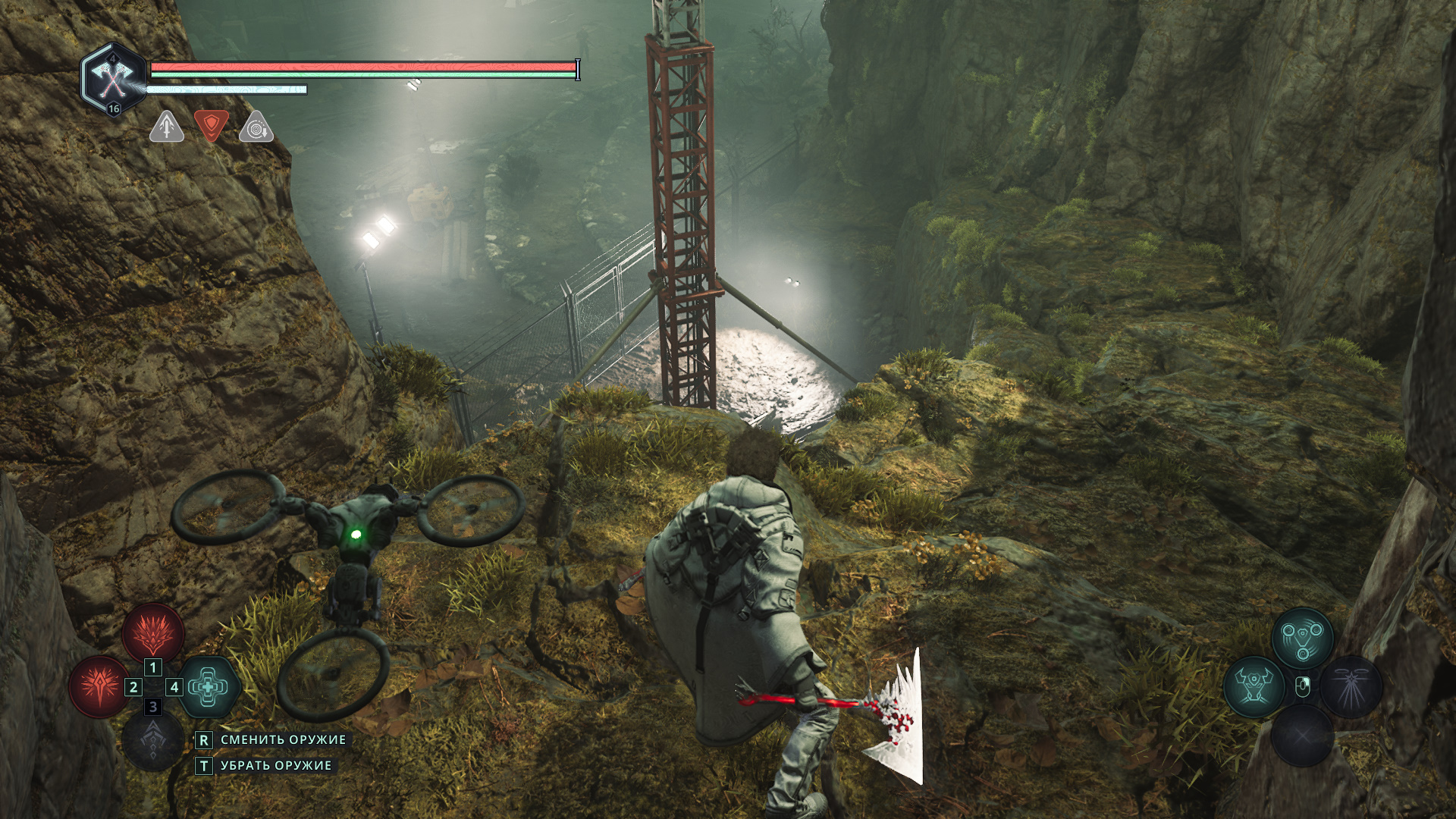Click the sword attack buff icon

(x=167, y=127)
